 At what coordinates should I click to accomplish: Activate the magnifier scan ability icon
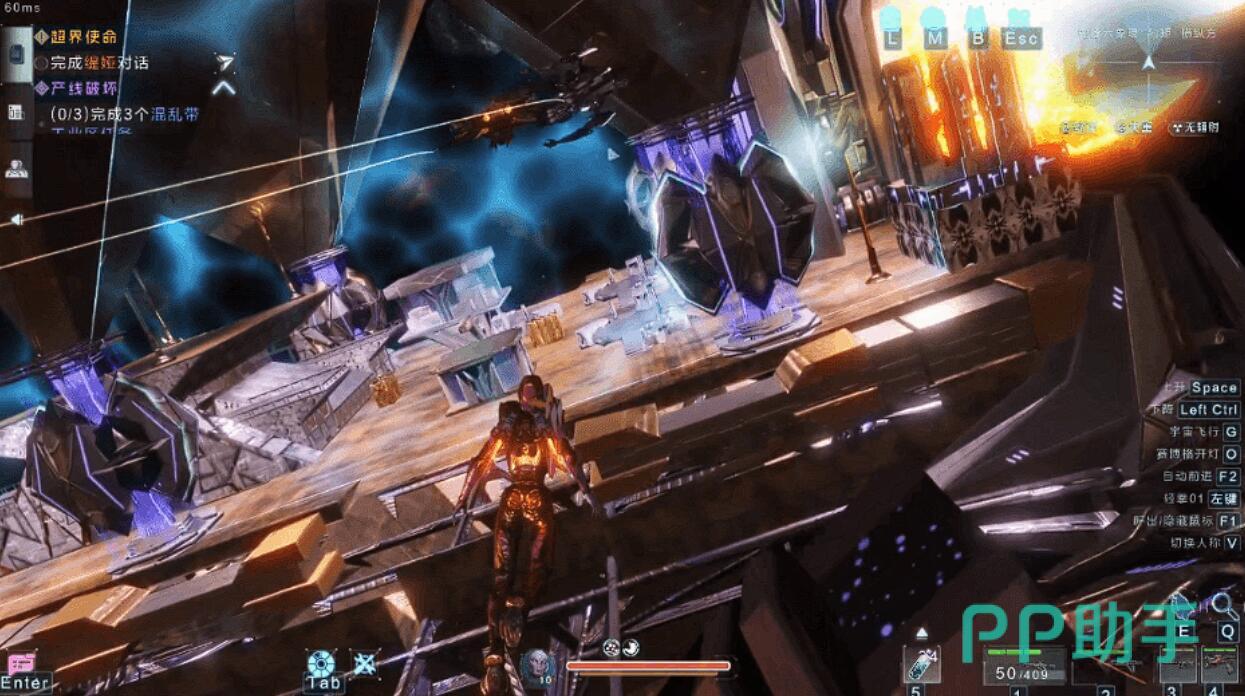click(x=1224, y=604)
